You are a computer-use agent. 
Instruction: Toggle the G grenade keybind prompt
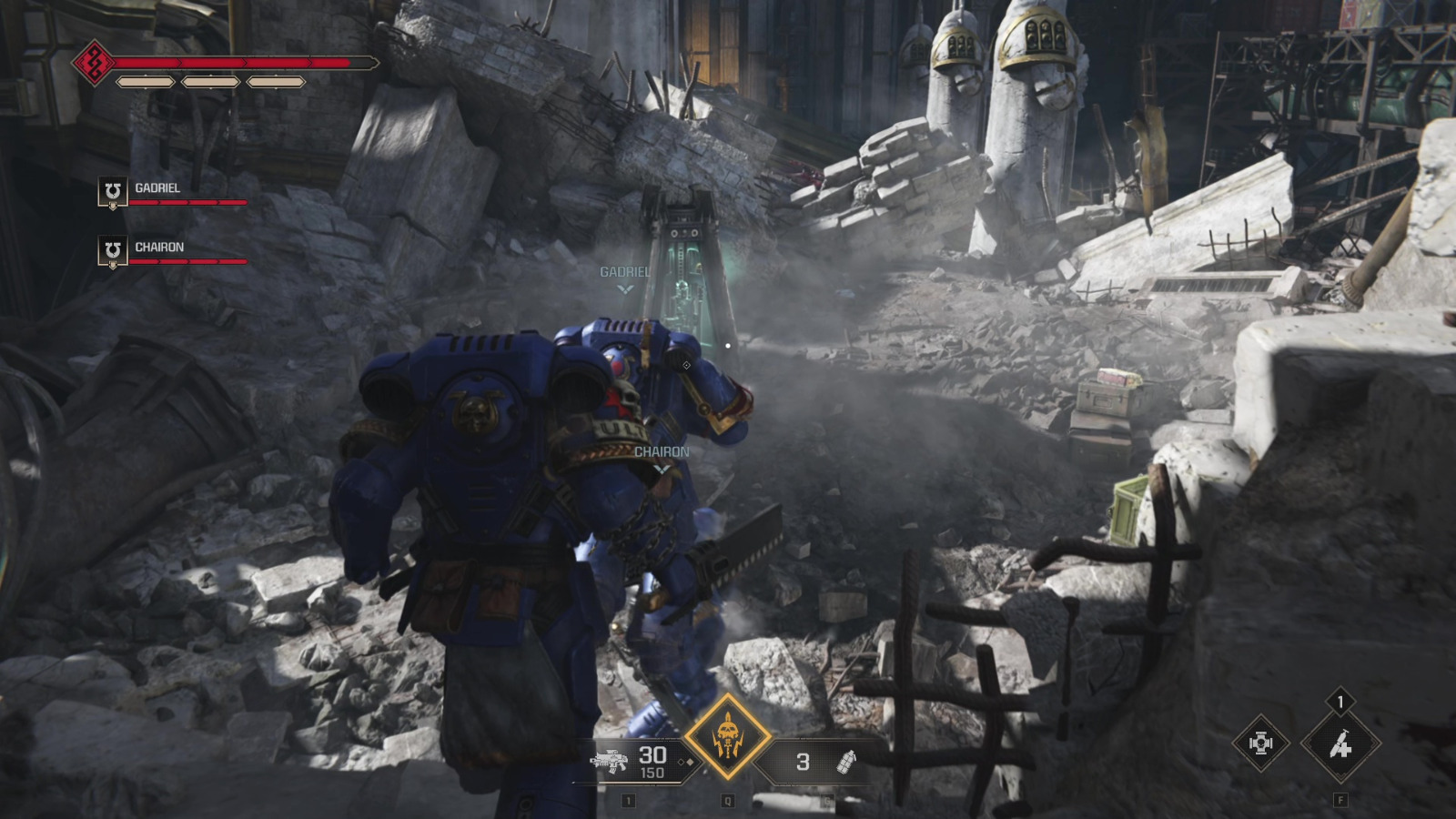pyautogui.click(x=827, y=801)
